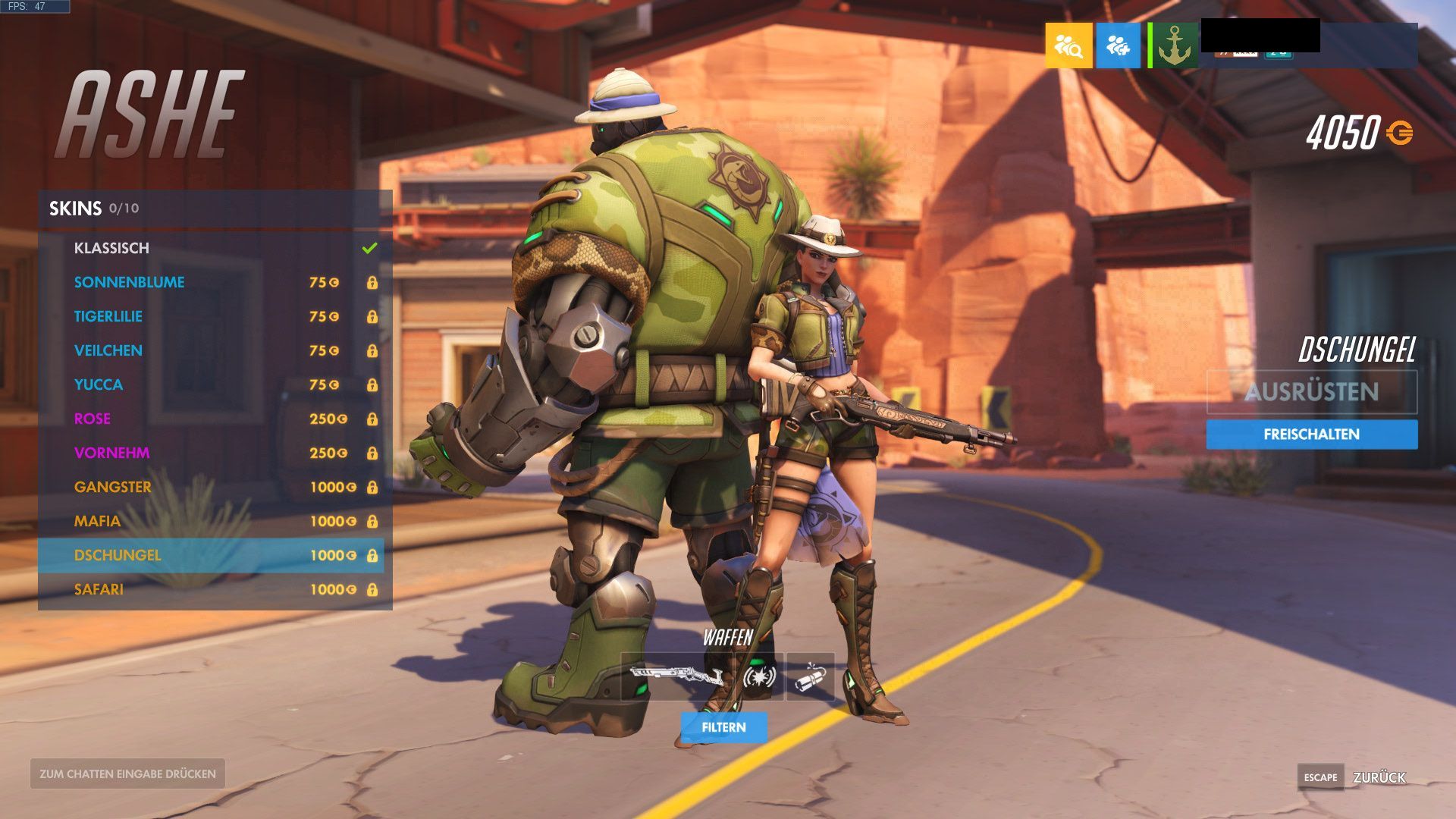Unlock the skin with Freischalten

(x=1311, y=435)
